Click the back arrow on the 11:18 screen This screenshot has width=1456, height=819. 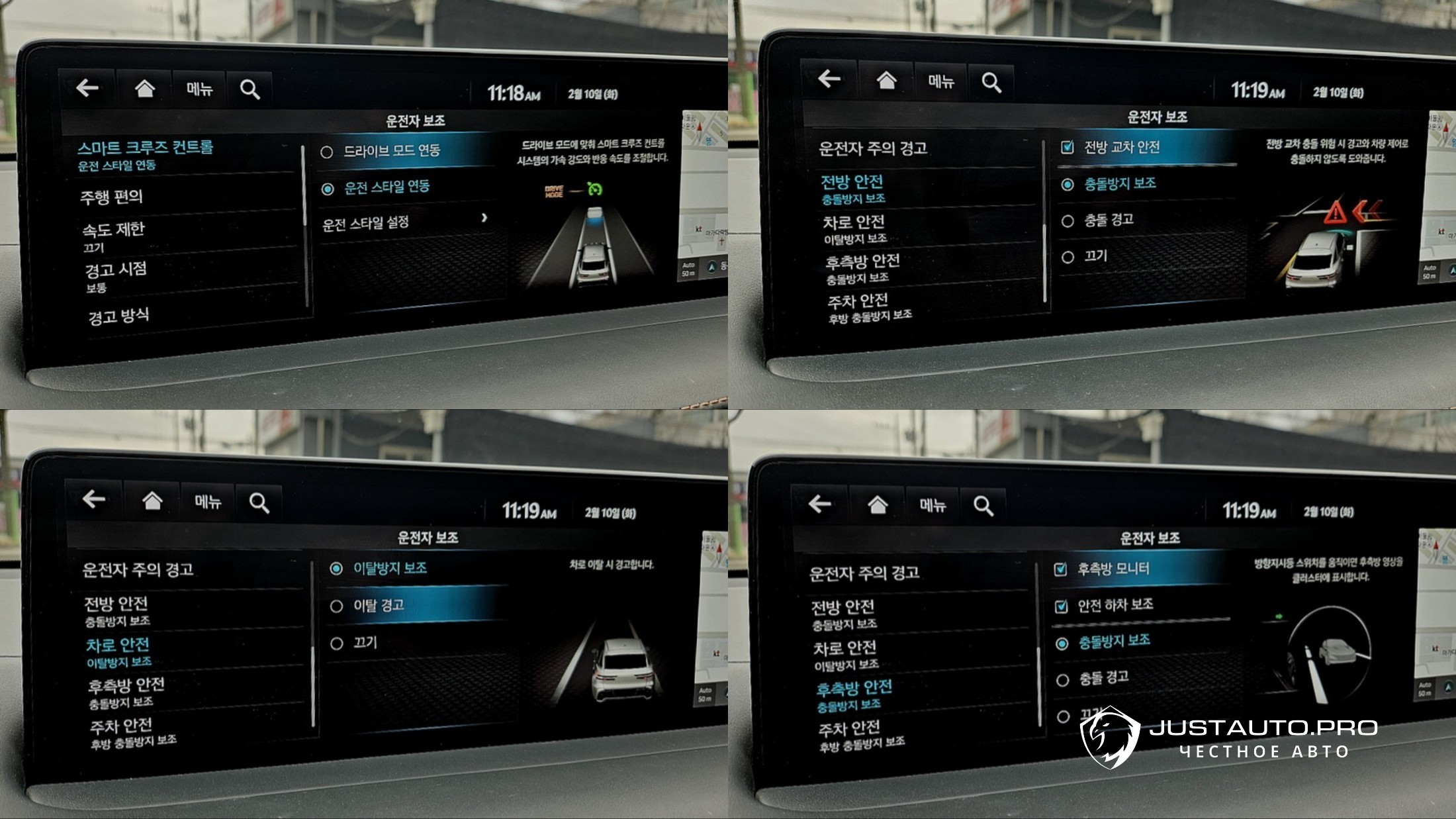(x=87, y=87)
